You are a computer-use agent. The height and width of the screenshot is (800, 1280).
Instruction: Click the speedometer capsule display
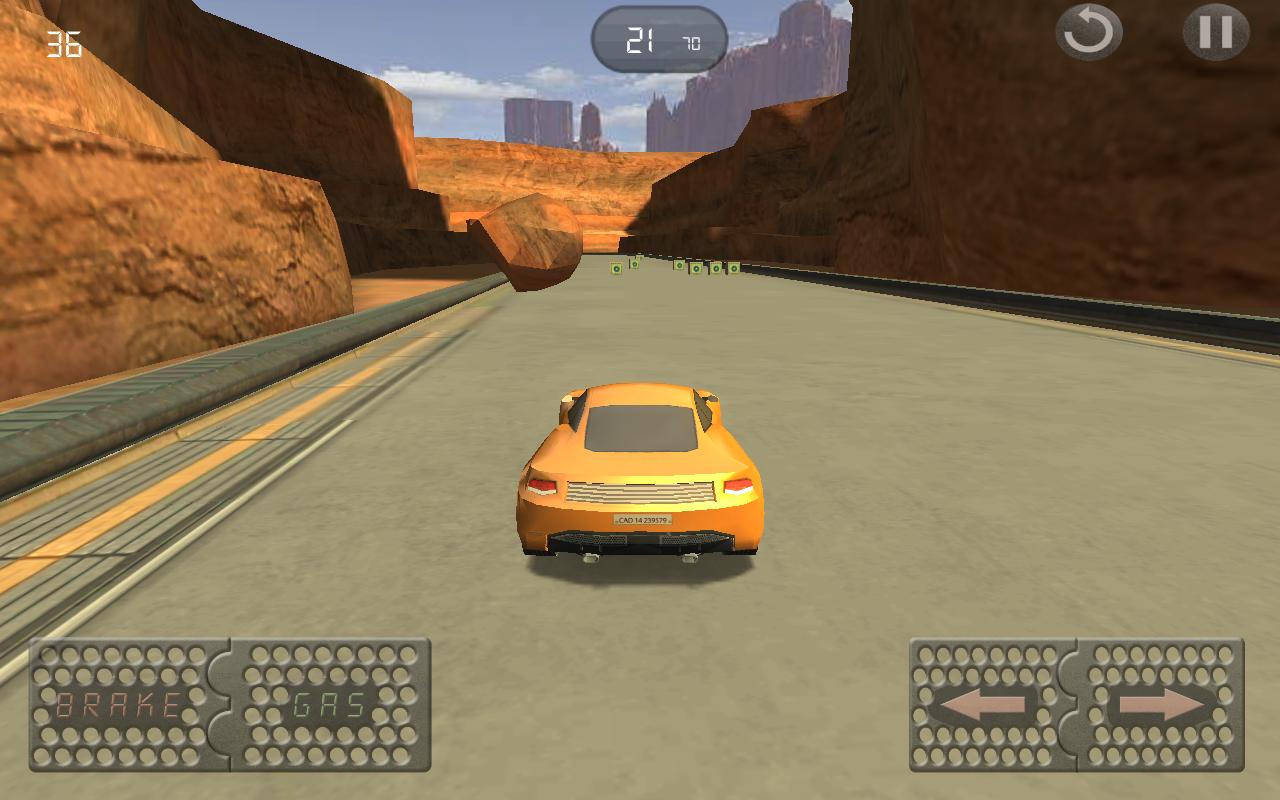660,38
